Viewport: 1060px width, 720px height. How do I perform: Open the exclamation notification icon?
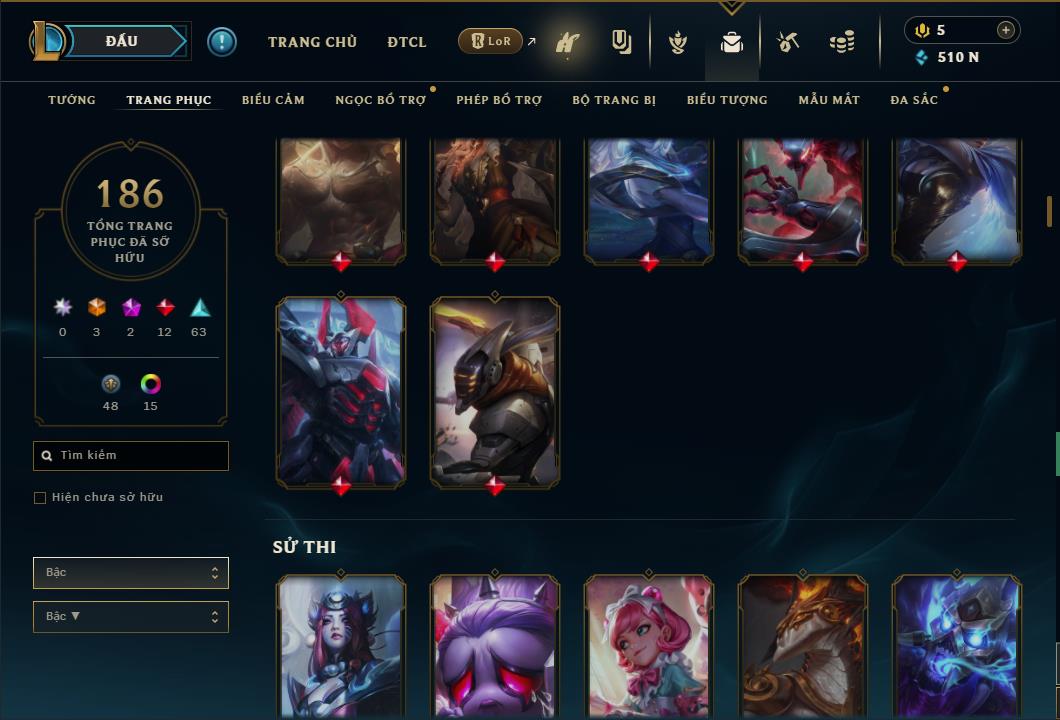(222, 42)
